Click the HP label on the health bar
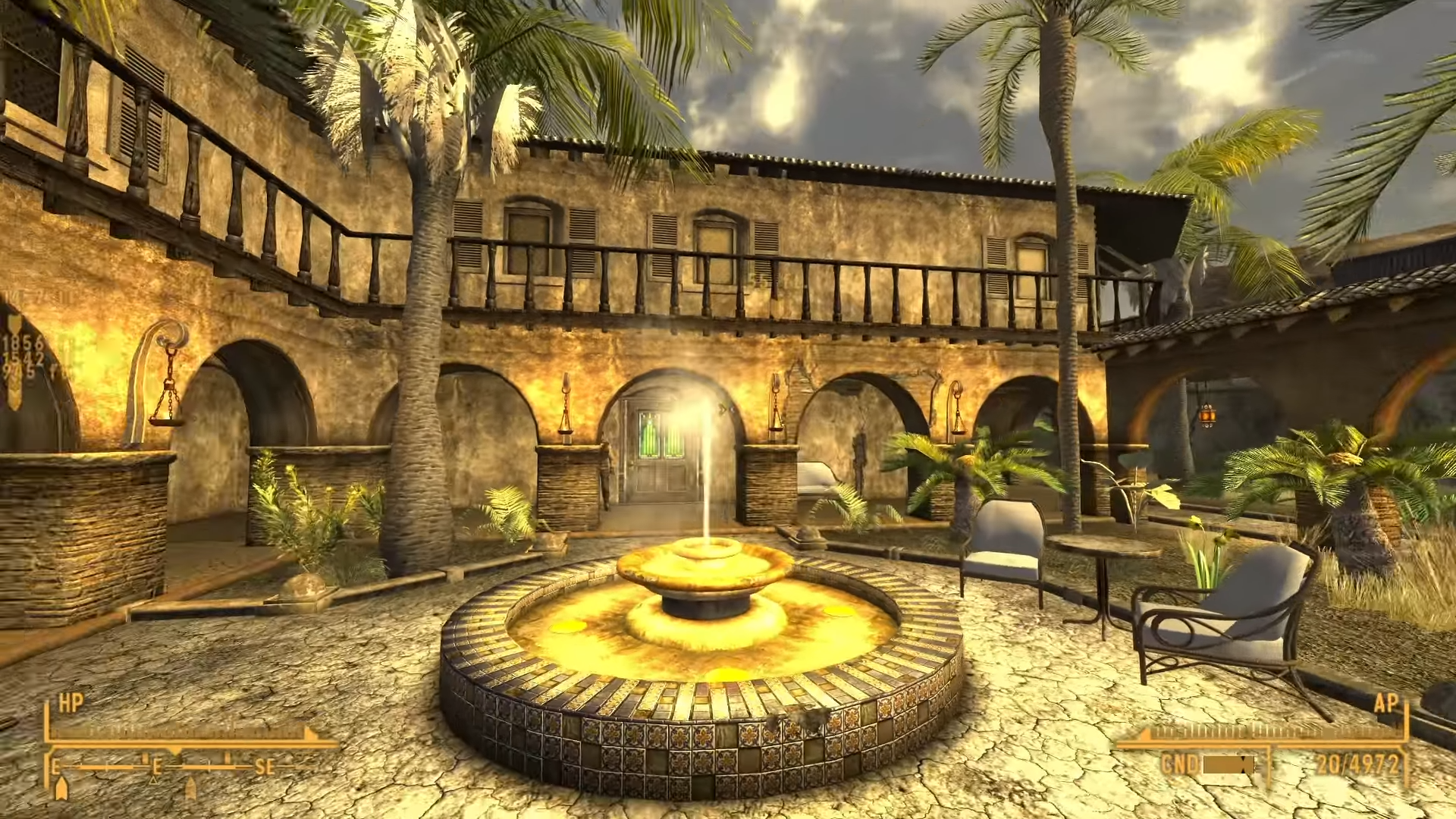 (71, 701)
